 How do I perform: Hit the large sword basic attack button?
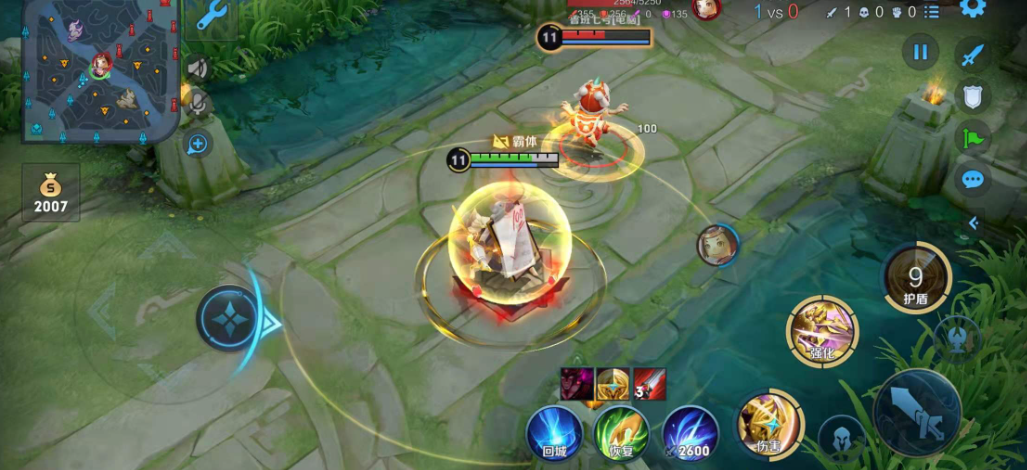point(917,412)
